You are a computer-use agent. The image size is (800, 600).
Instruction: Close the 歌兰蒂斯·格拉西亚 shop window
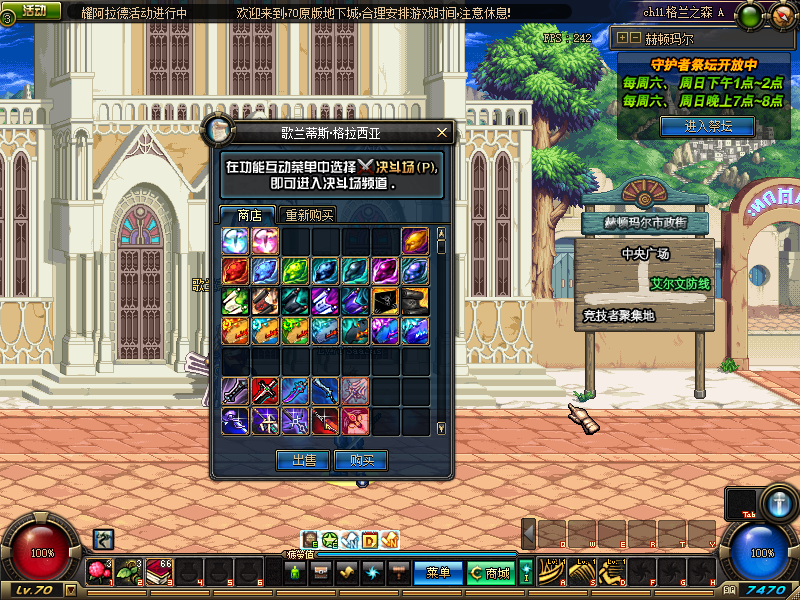click(x=442, y=132)
